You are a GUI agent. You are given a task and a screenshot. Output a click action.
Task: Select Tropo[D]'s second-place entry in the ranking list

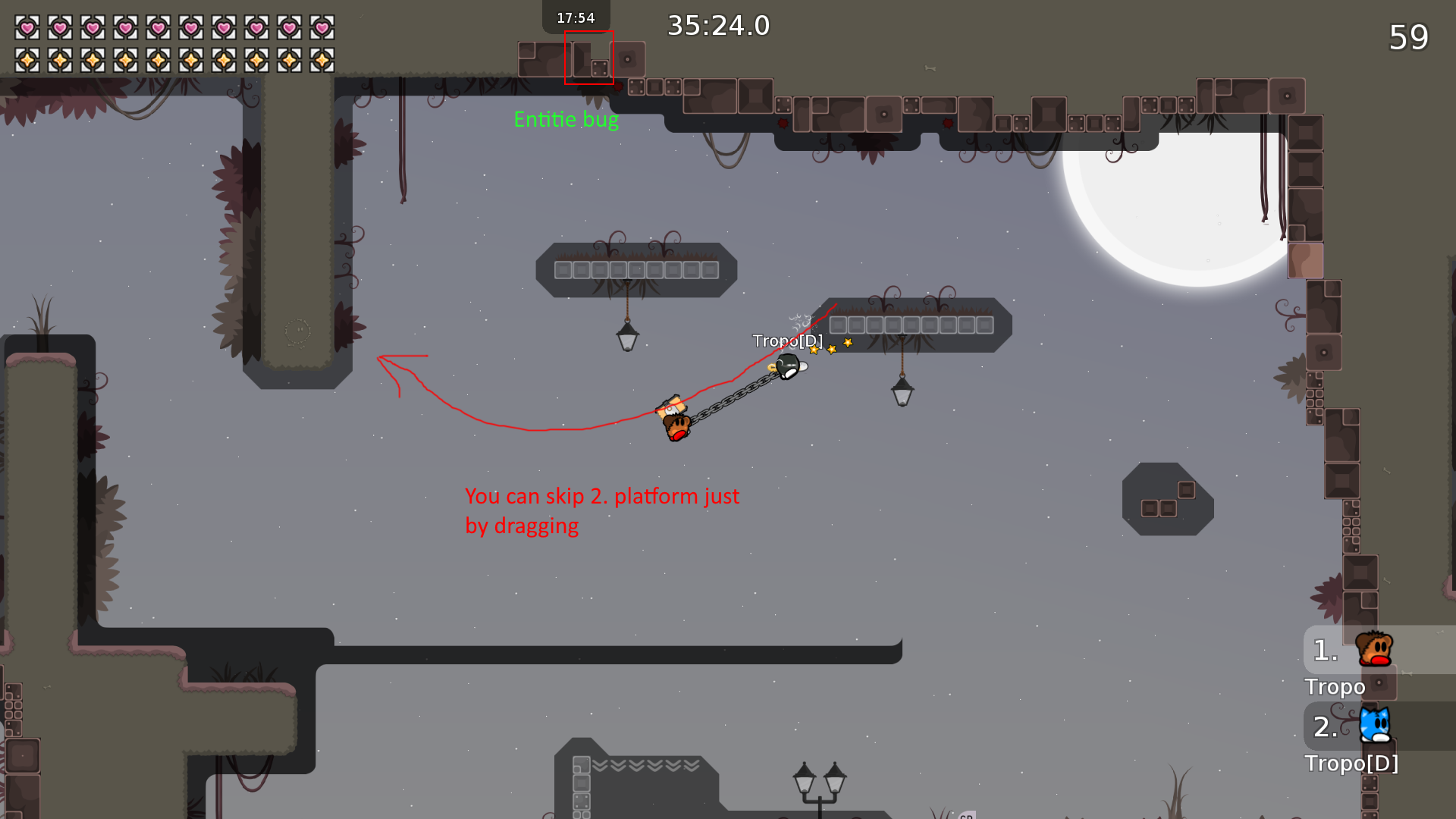point(1374,727)
